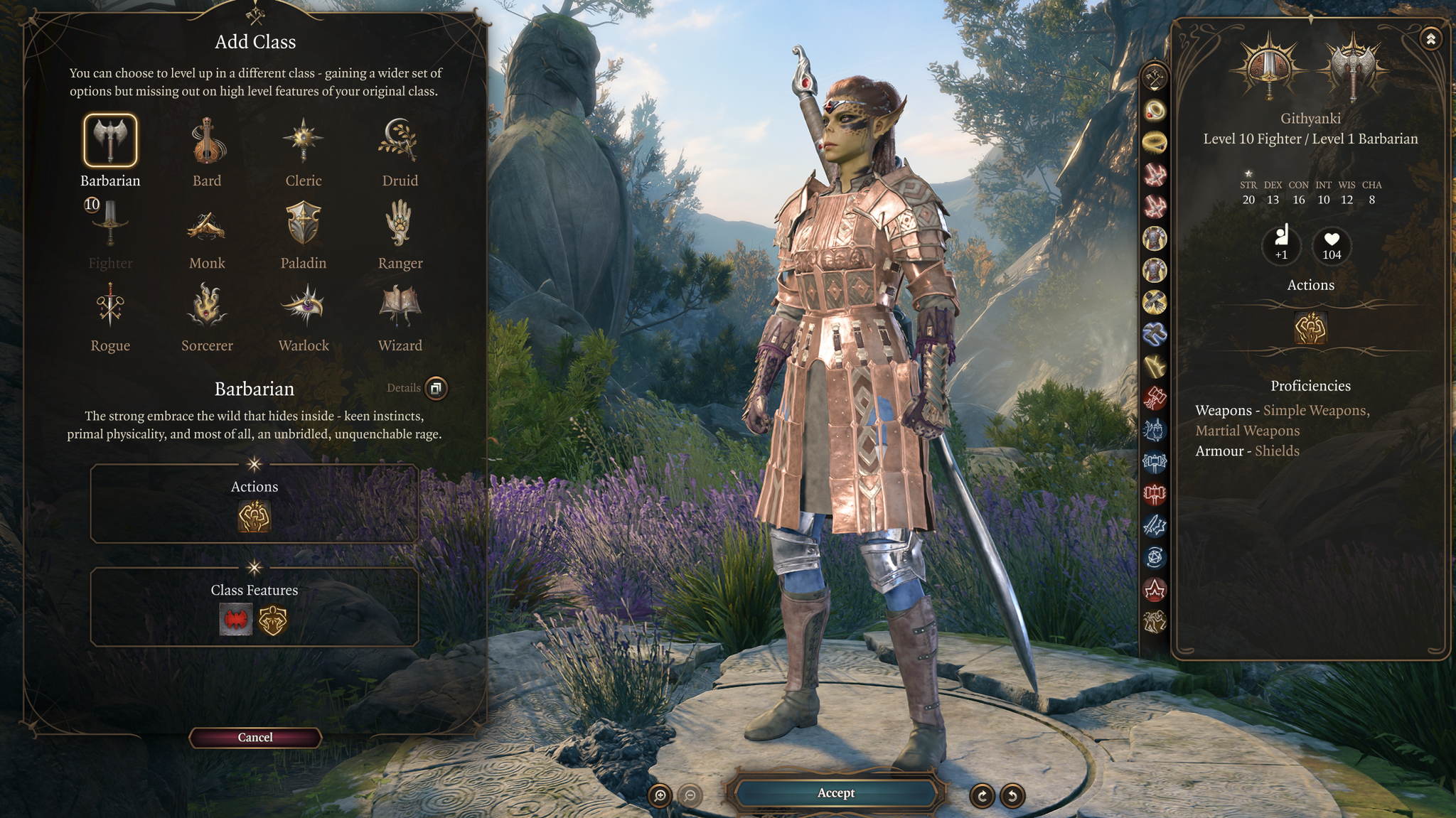Open the Barbarian Details pop-out
This screenshot has width=1456, height=818.
click(x=436, y=389)
